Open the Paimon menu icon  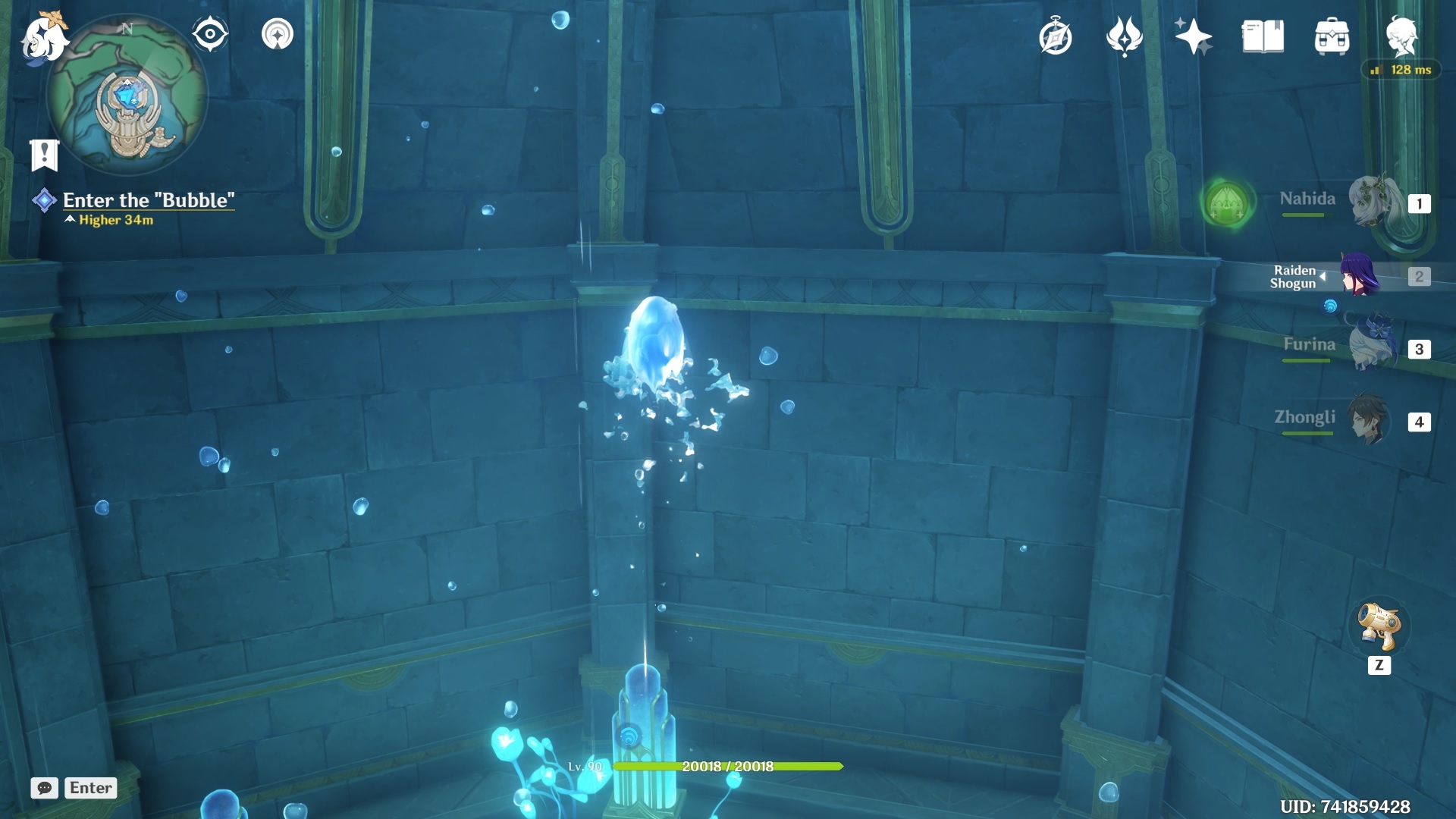(x=44, y=36)
